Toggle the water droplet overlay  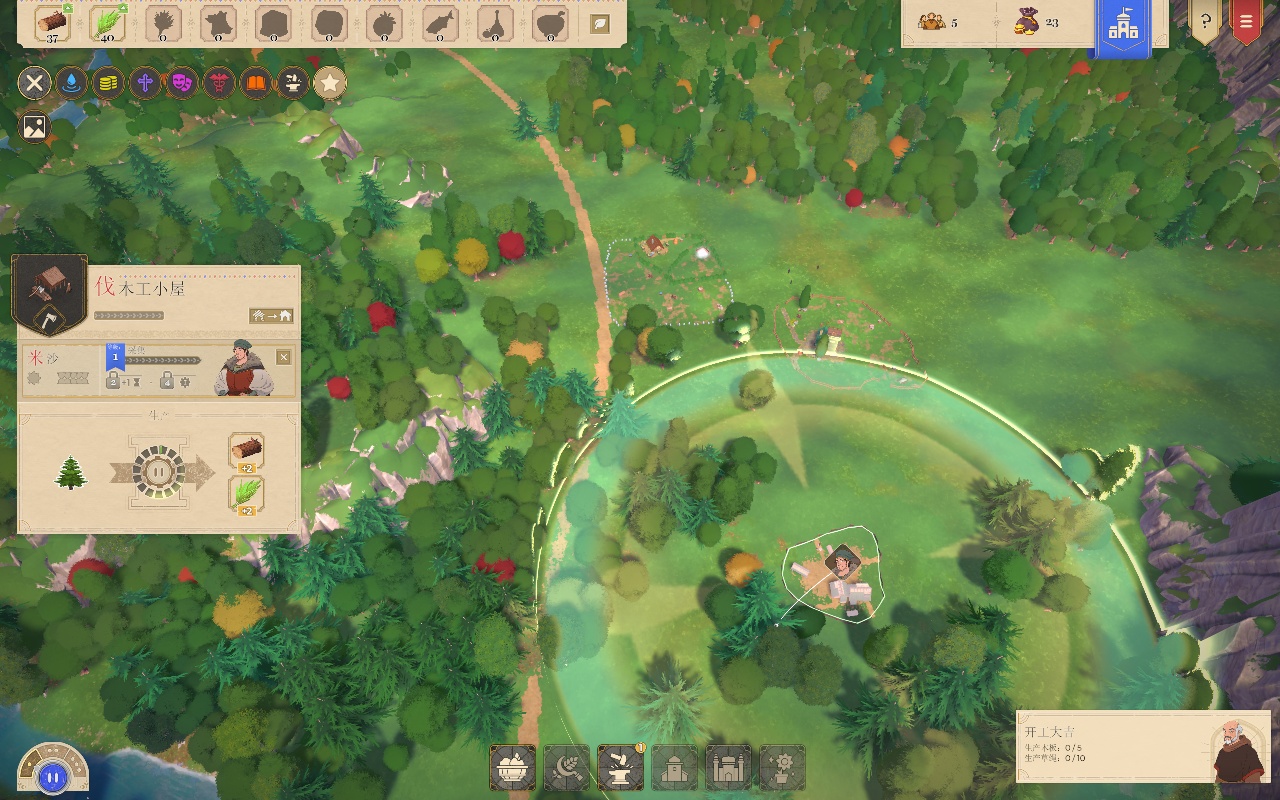pos(71,83)
